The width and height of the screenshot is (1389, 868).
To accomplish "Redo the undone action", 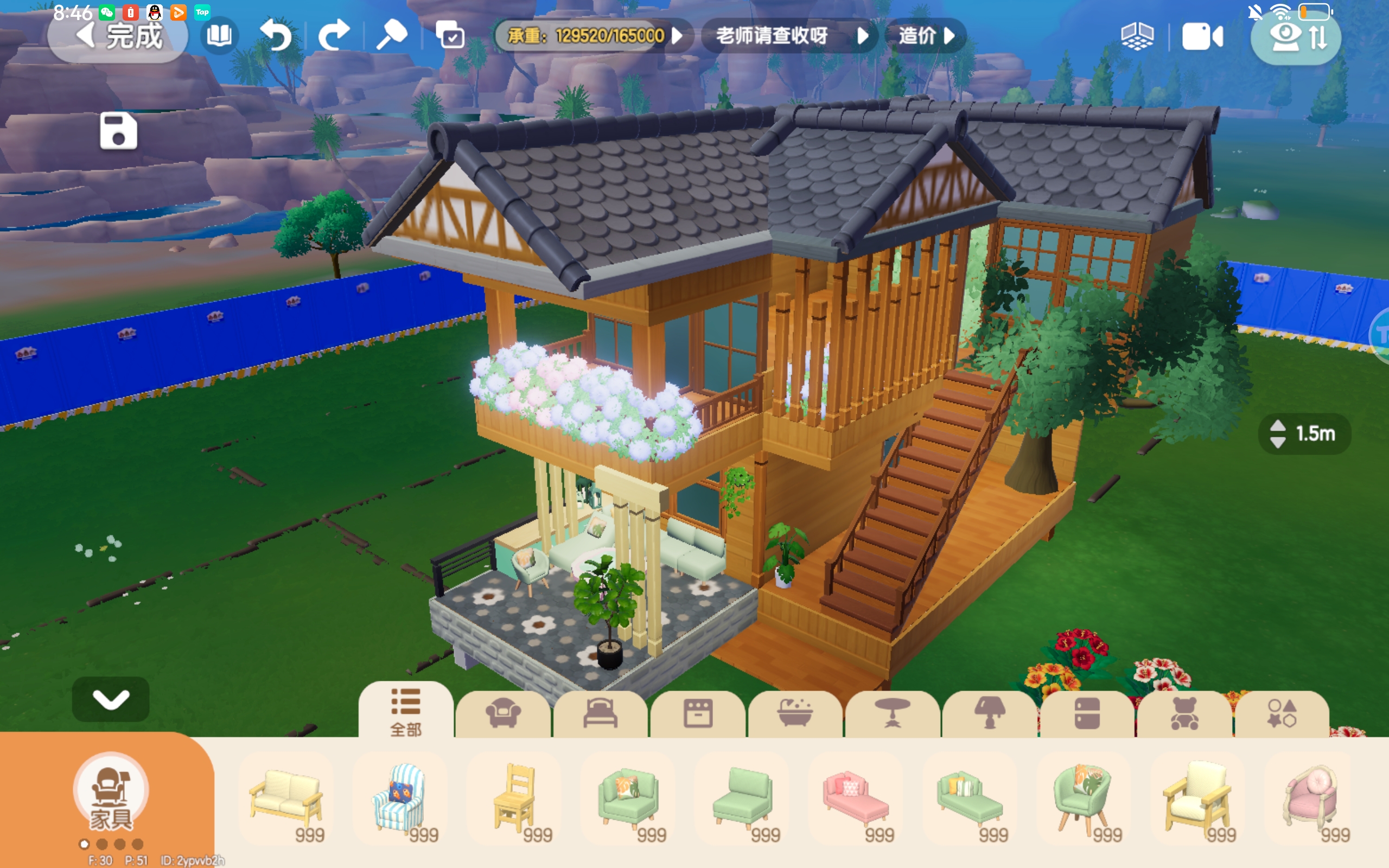I will click(334, 37).
